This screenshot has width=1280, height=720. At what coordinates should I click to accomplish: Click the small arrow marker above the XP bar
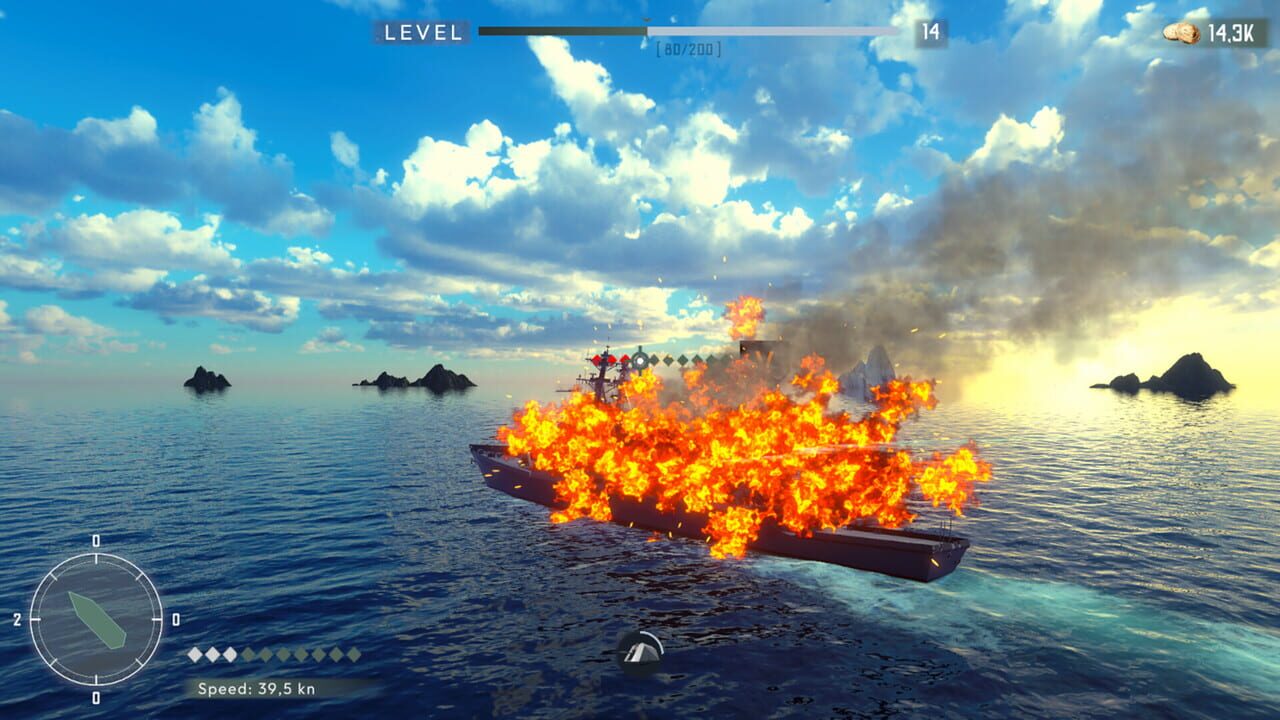(x=648, y=17)
